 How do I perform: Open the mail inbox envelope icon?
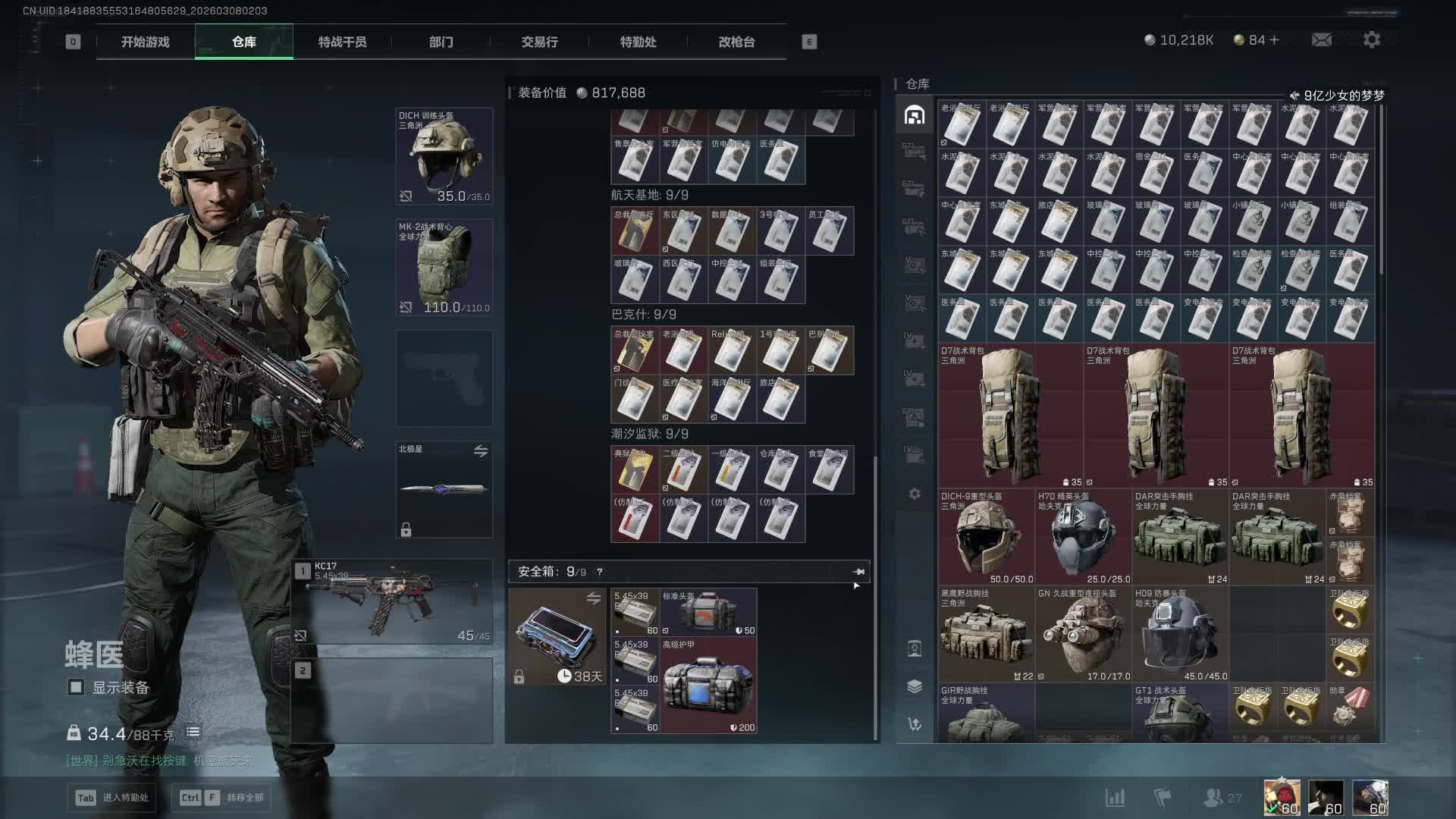click(x=1321, y=39)
